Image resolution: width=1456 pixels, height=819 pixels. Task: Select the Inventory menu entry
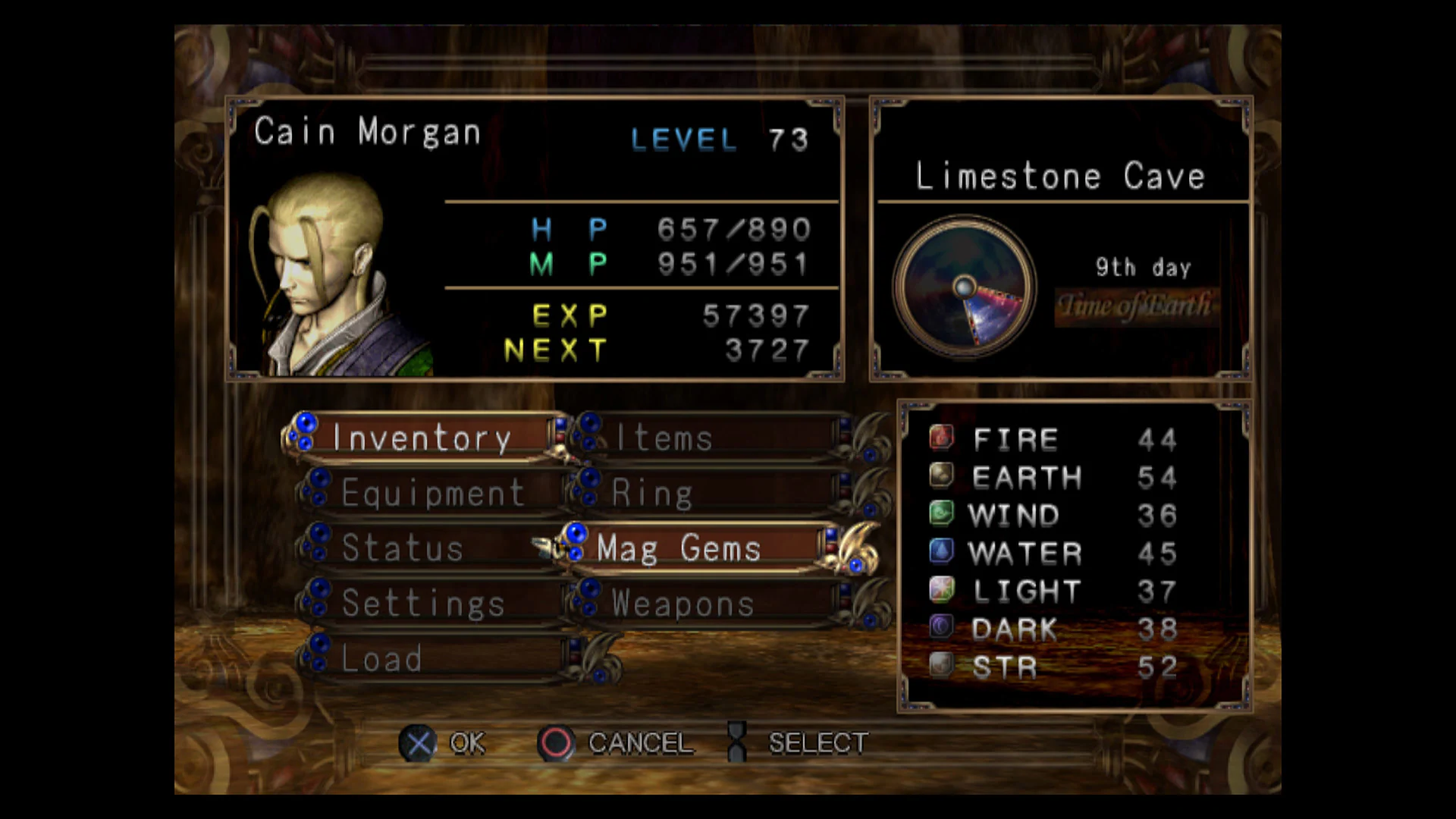click(422, 438)
